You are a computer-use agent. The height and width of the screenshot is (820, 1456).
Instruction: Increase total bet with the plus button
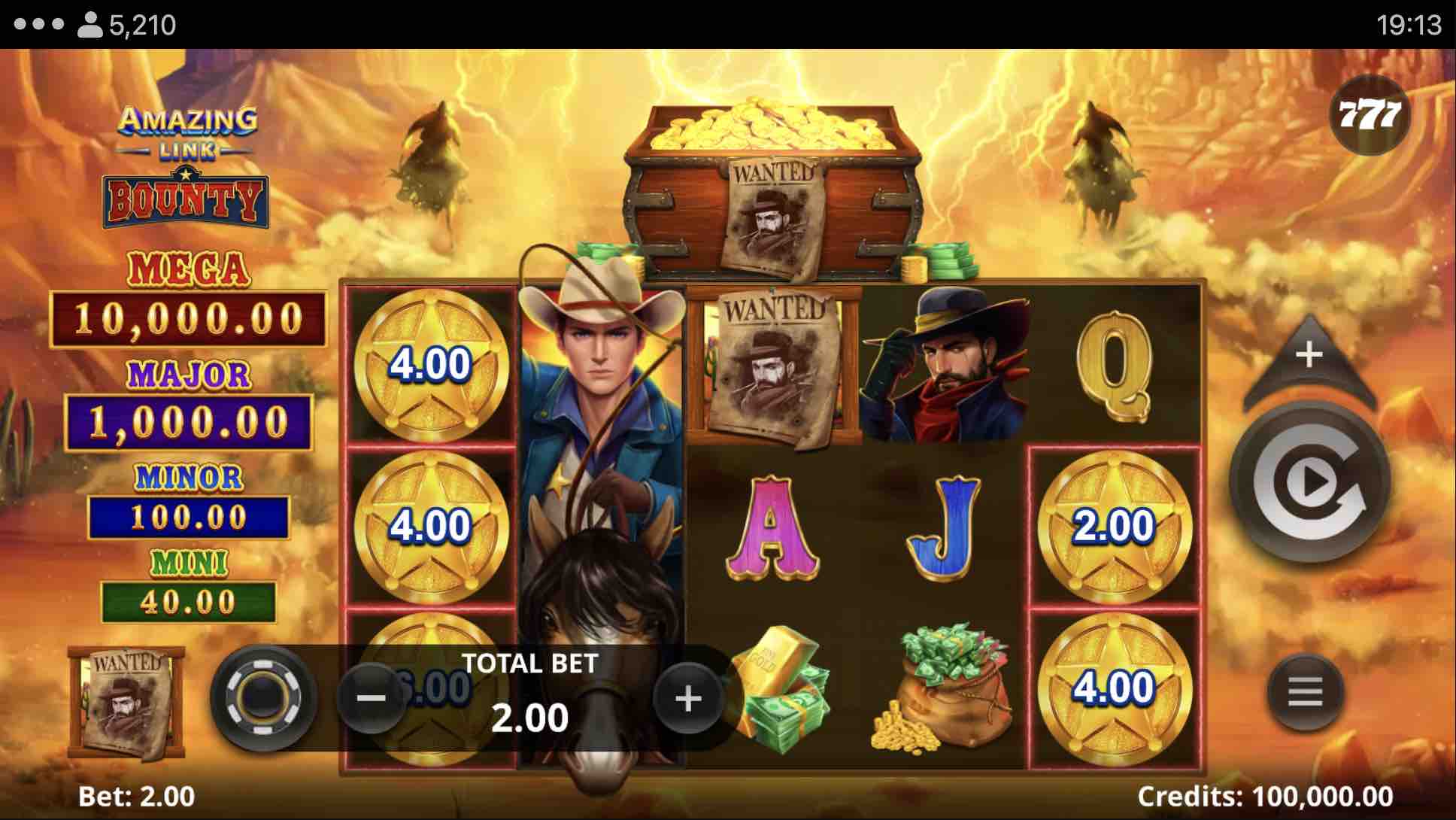click(688, 699)
